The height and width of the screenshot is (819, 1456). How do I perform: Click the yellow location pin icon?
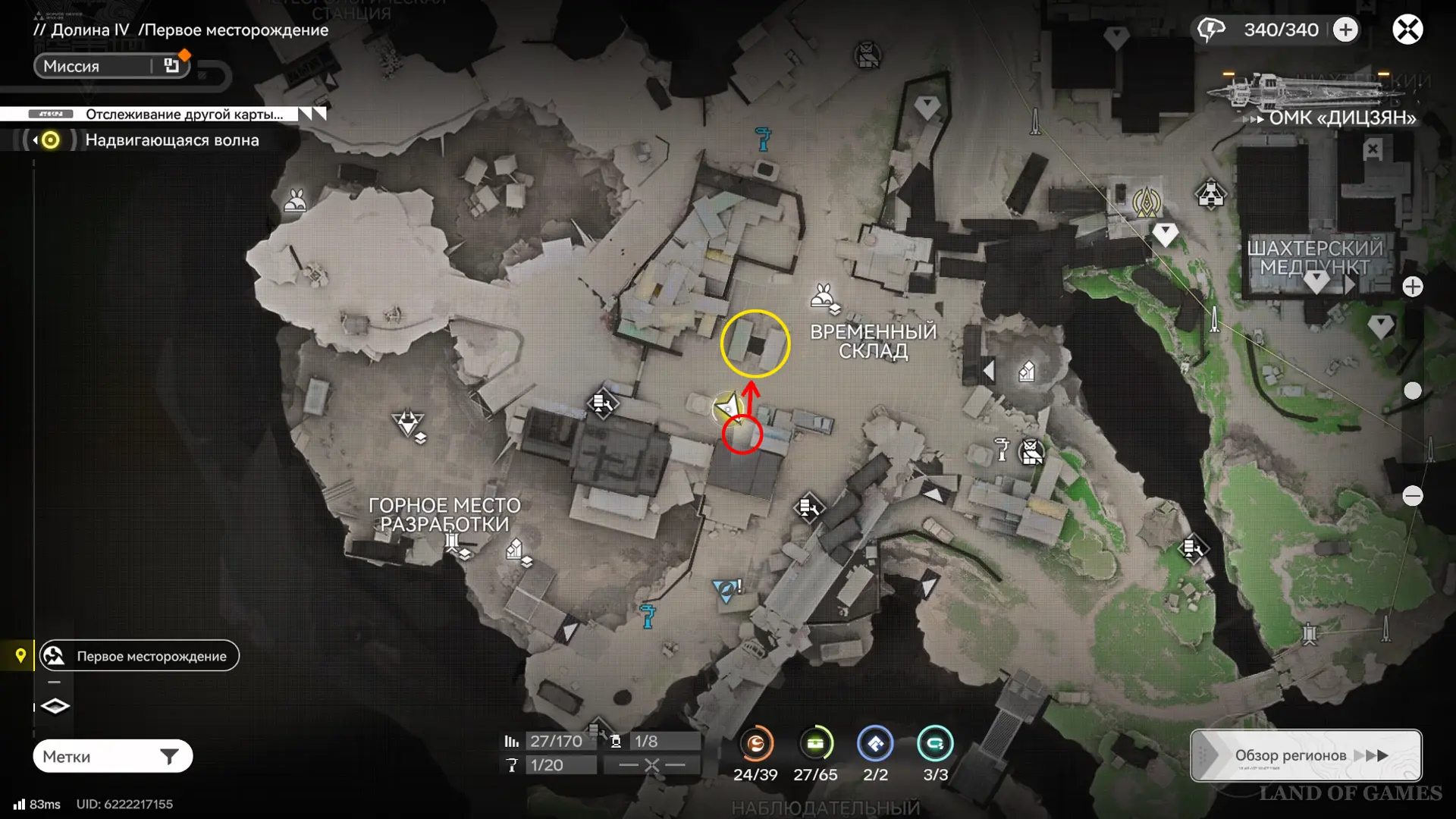click(20, 655)
